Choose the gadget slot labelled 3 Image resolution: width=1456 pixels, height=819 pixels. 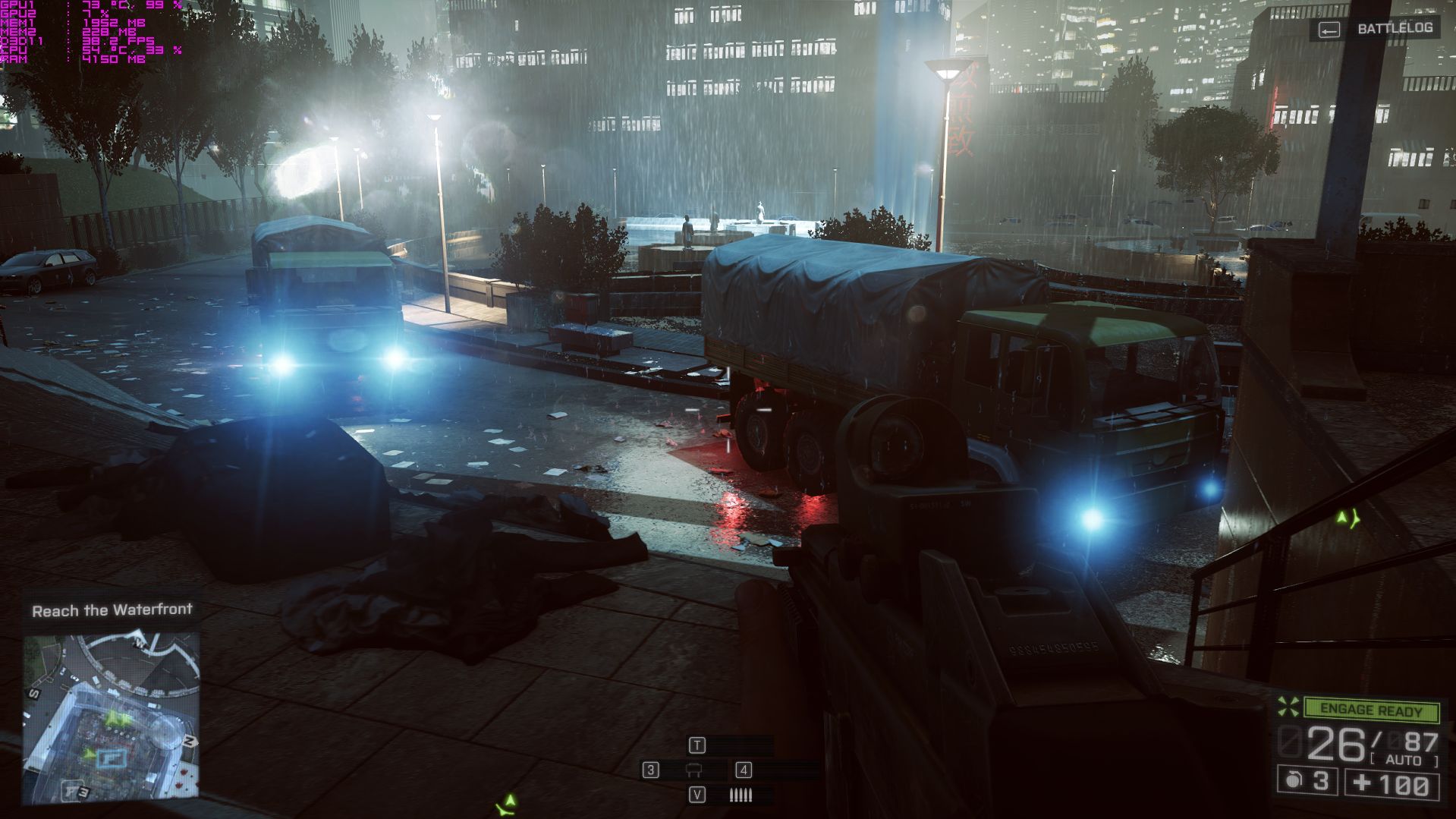[650, 770]
